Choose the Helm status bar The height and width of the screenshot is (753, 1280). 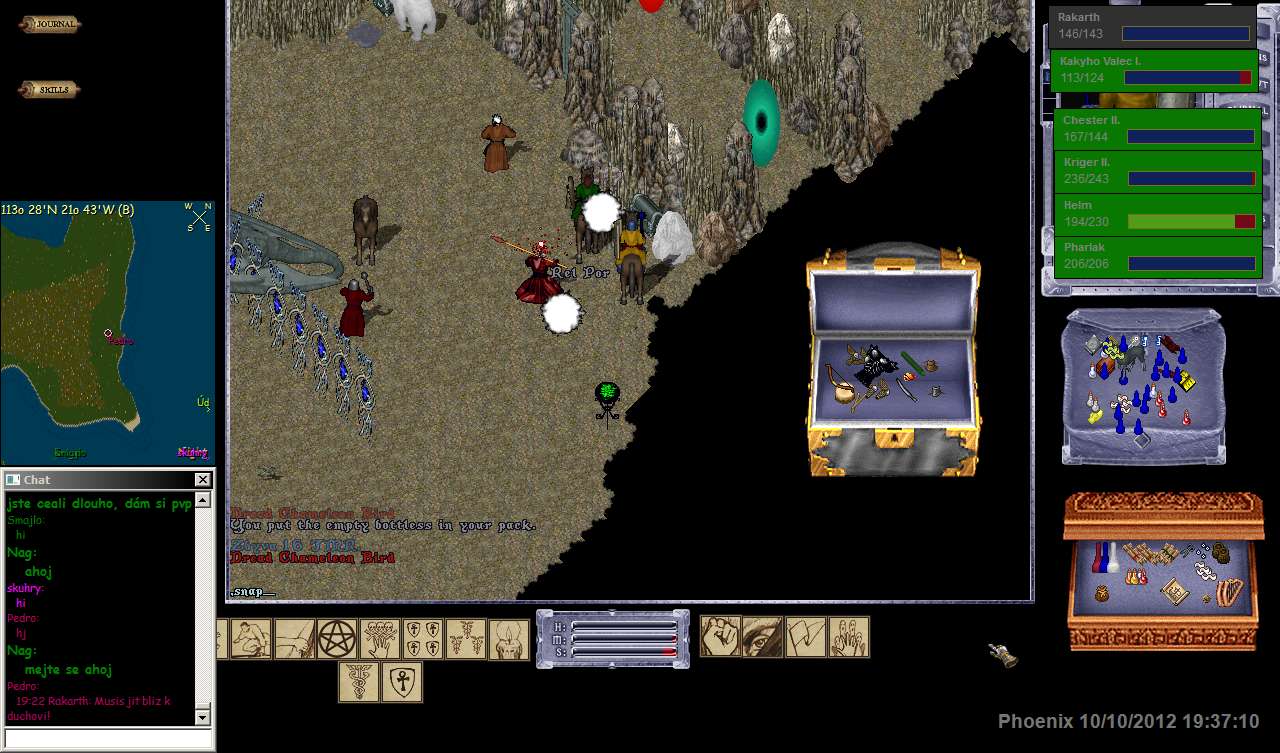click(x=1157, y=213)
